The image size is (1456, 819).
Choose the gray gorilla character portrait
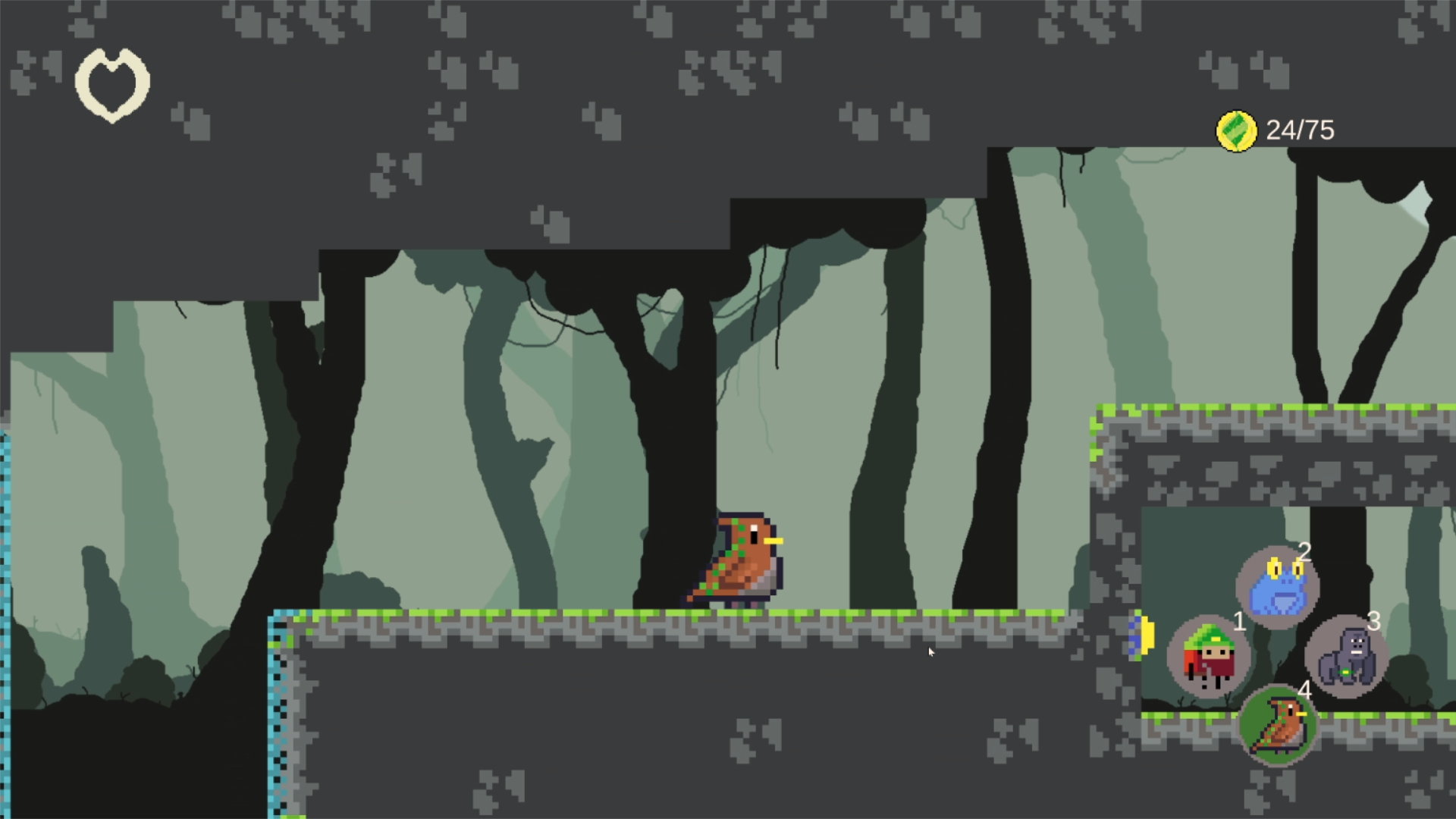(1346, 657)
